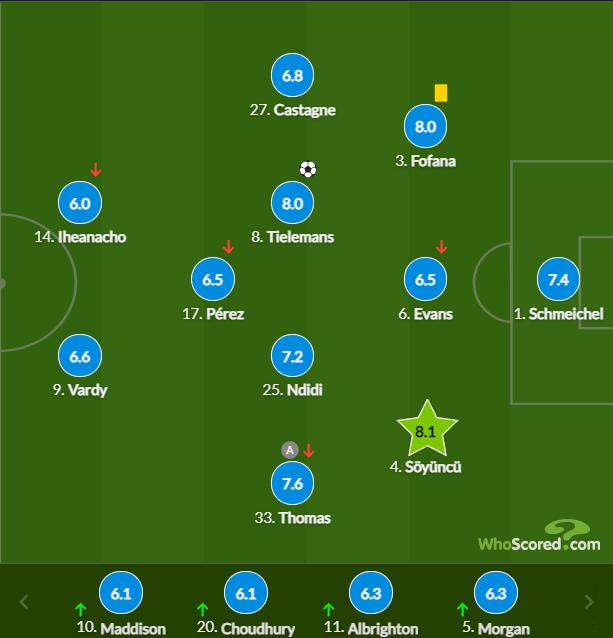Open Evans' player rating circle
613x638 pixels.
coord(425,280)
